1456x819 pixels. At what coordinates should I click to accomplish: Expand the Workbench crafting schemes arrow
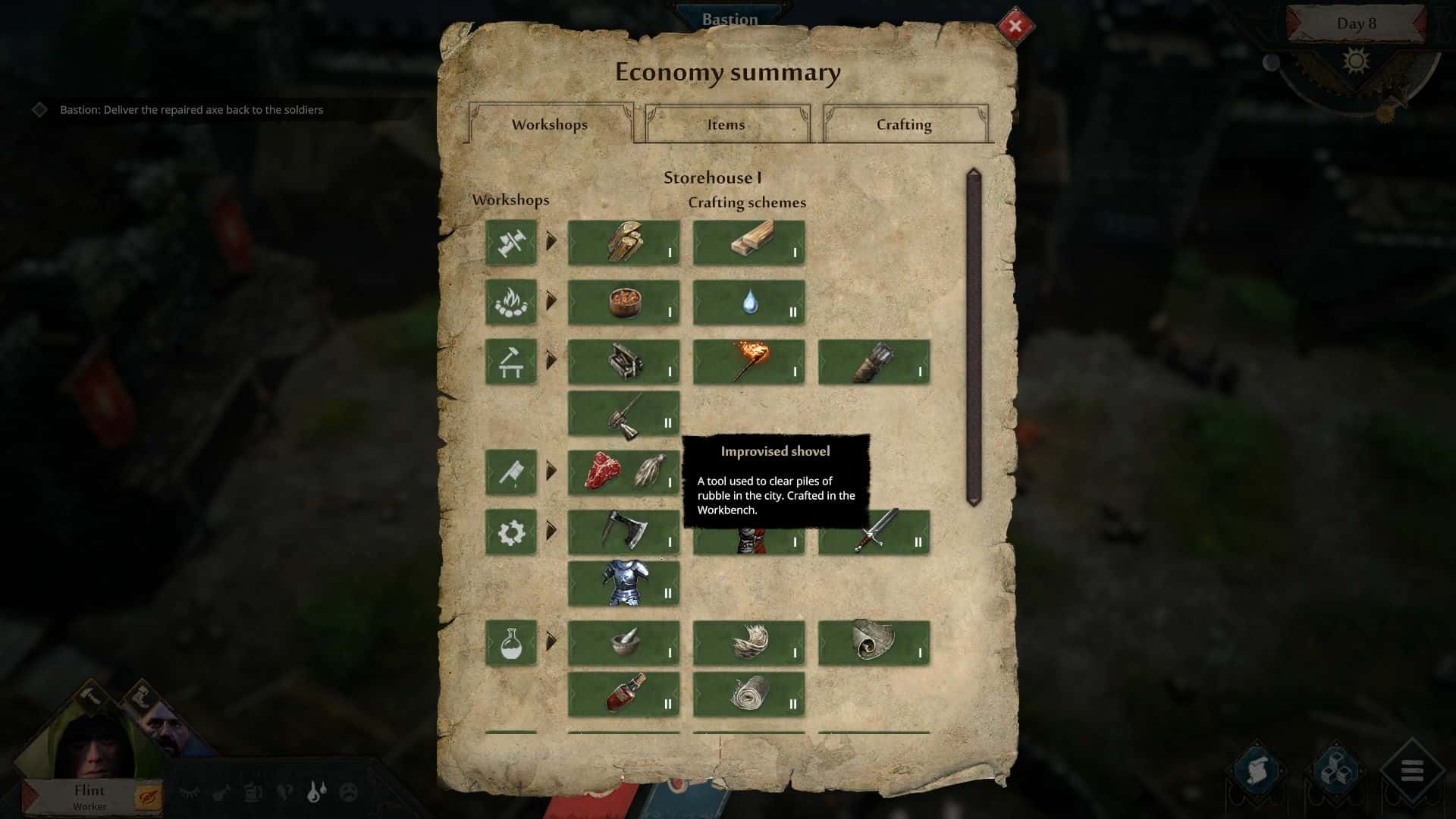pos(551,362)
